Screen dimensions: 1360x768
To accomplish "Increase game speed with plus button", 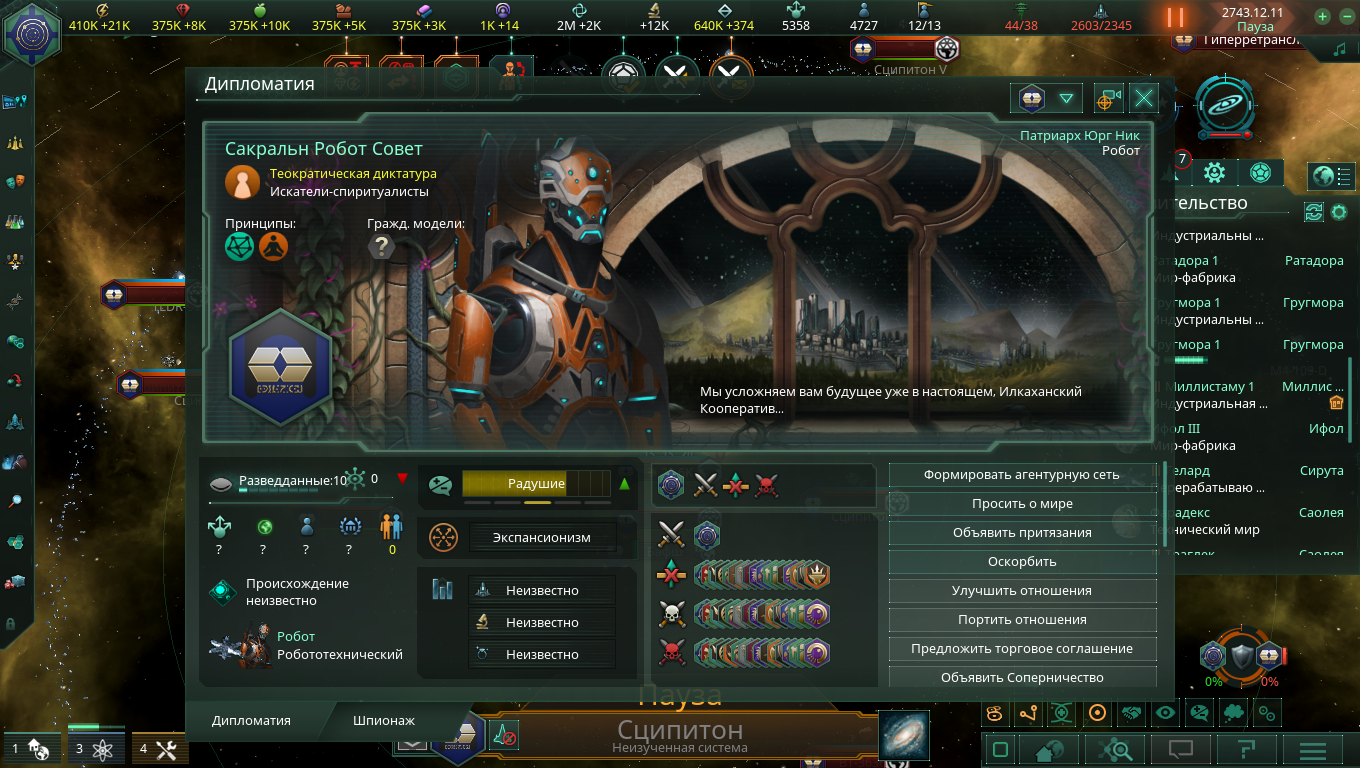I will click(x=1322, y=17).
